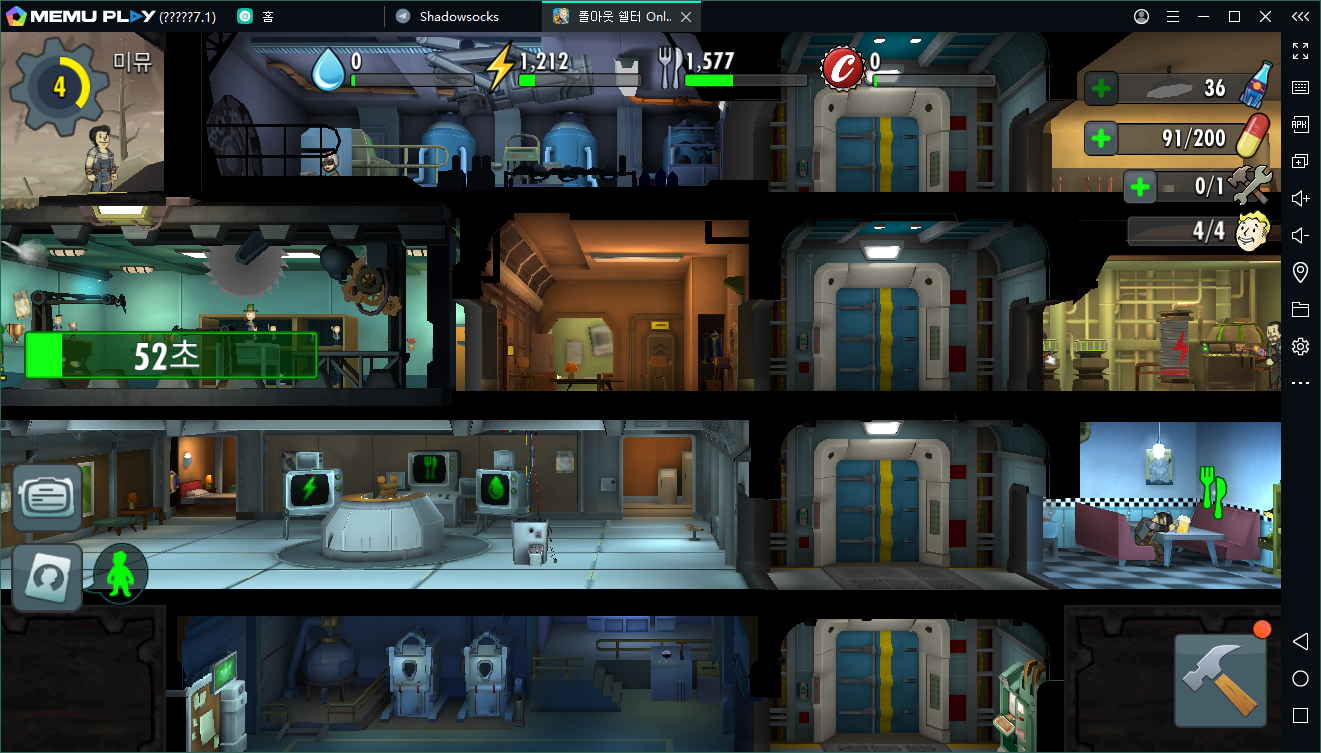
Task: Open the level 4 gear profile
Action: 59,87
